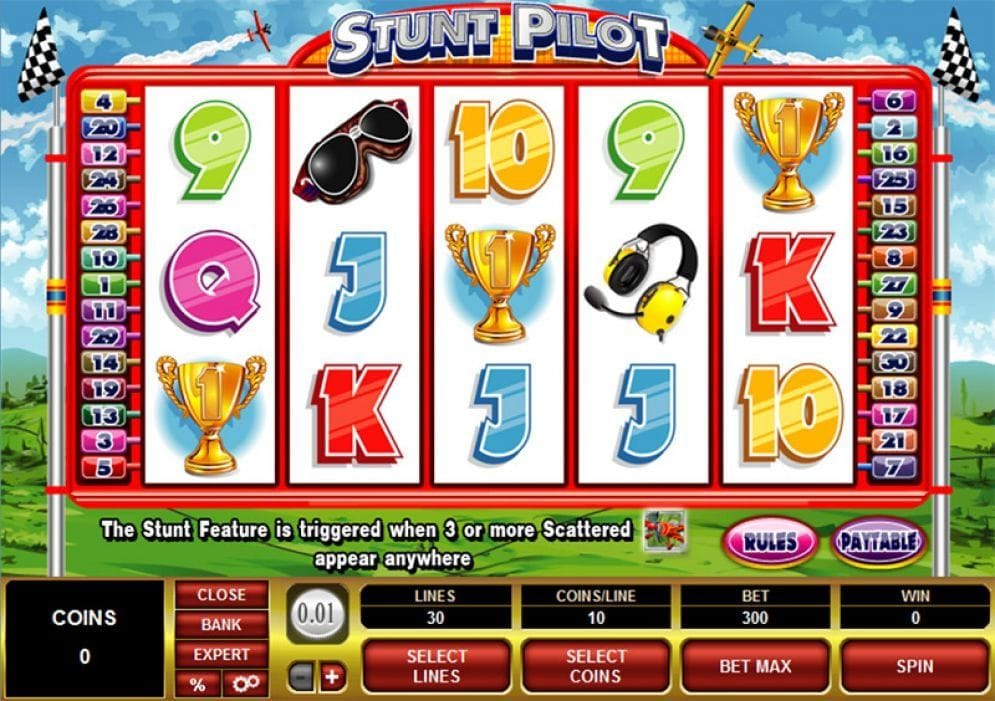Spin the reels
995x701 pixels.
[x=914, y=665]
